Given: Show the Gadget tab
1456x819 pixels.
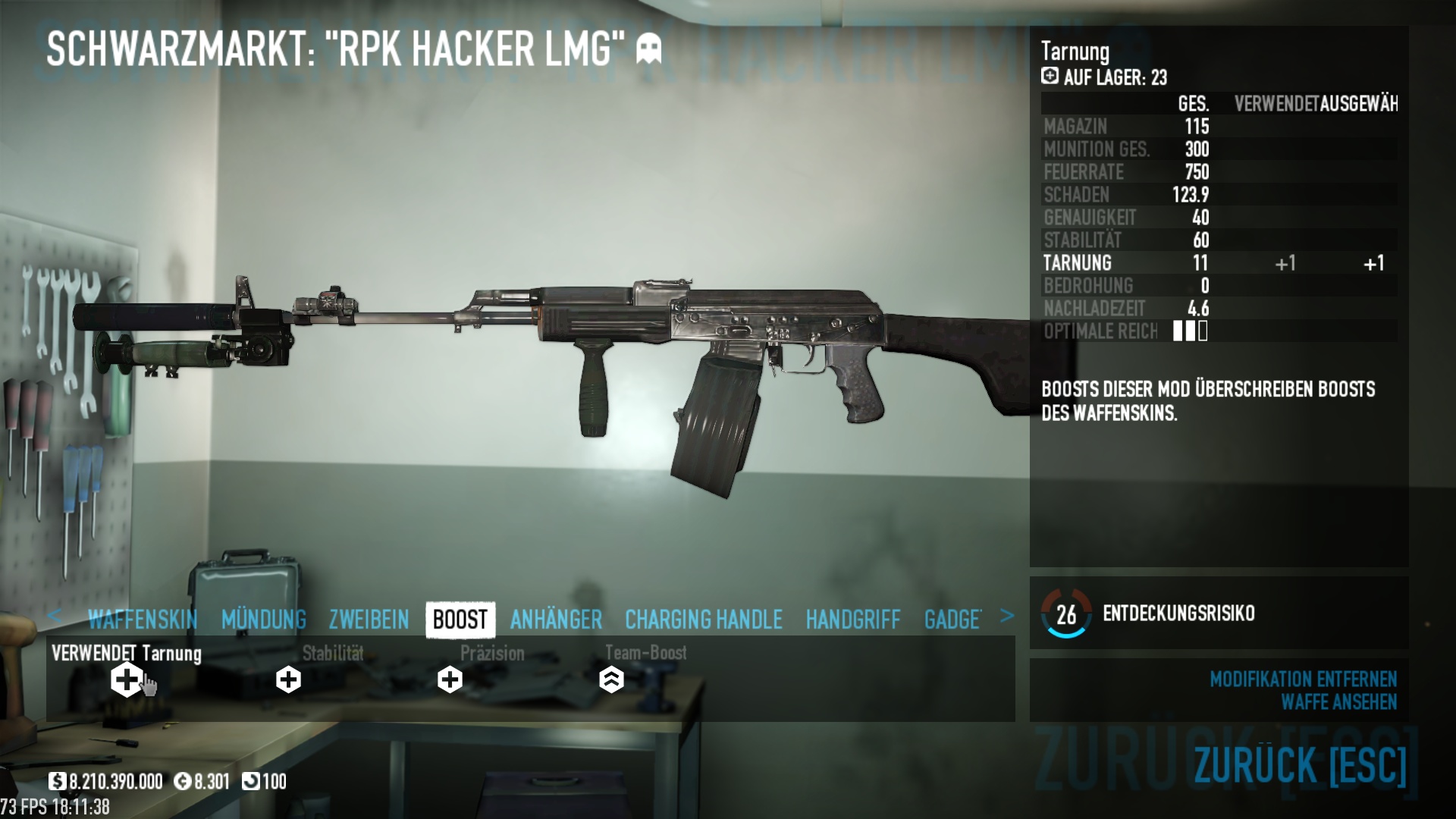Looking at the screenshot, I should point(952,620).
